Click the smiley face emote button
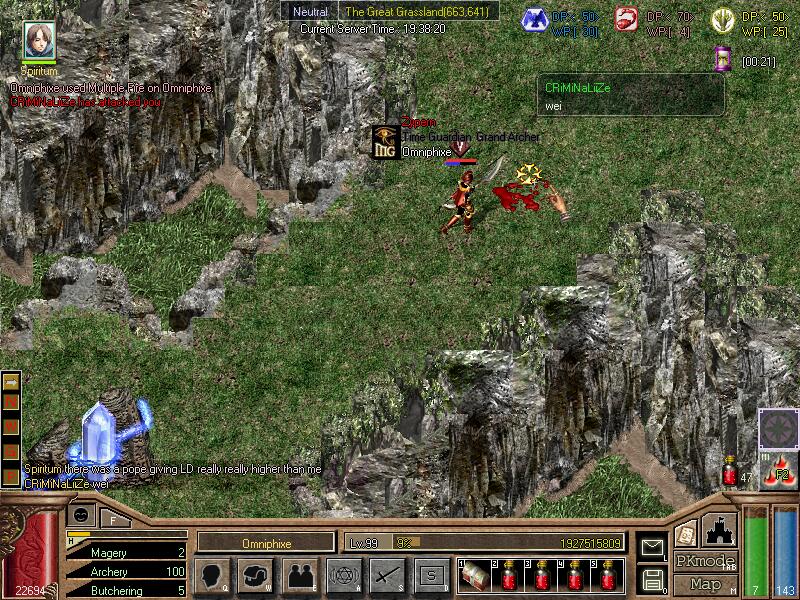Viewport: 800px width, 600px height. (82, 515)
